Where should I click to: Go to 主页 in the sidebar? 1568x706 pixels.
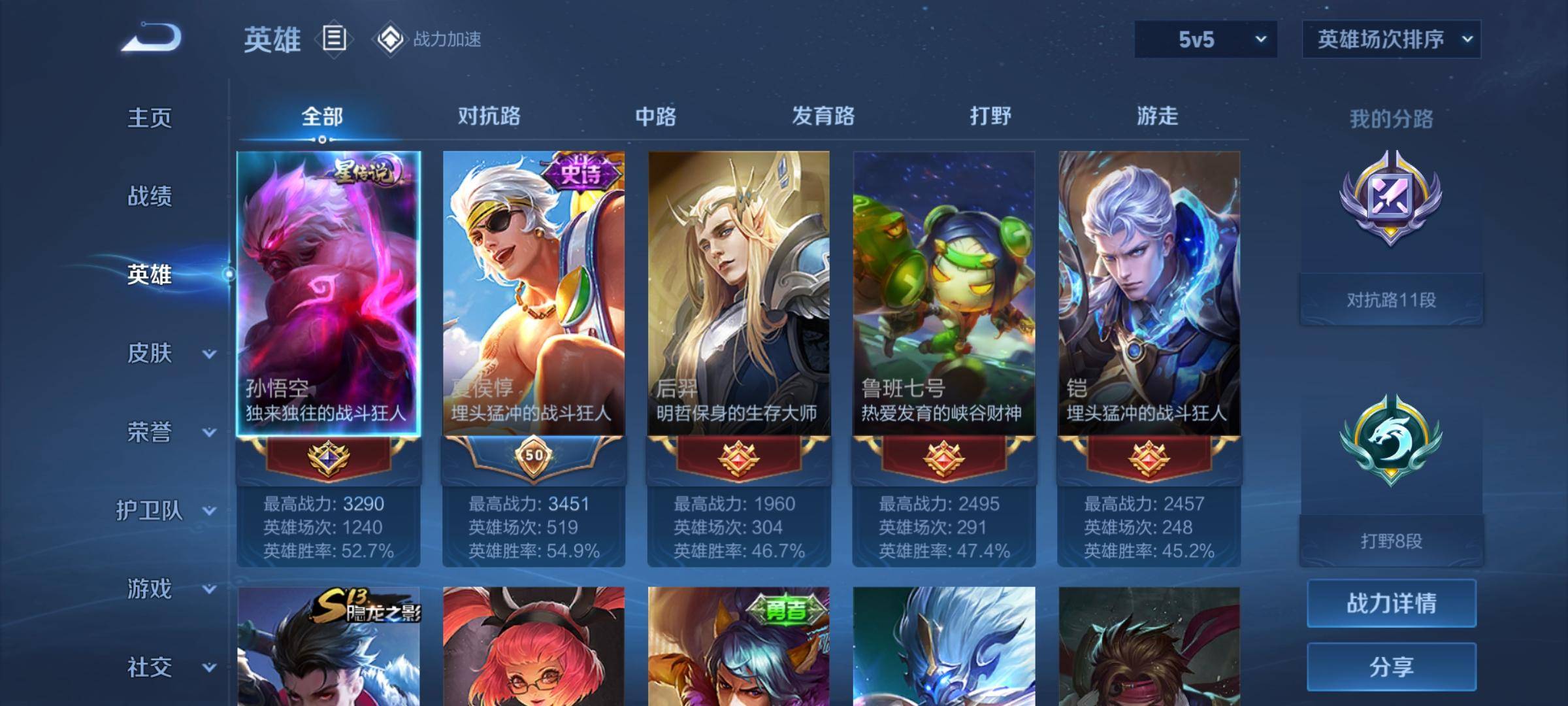150,118
